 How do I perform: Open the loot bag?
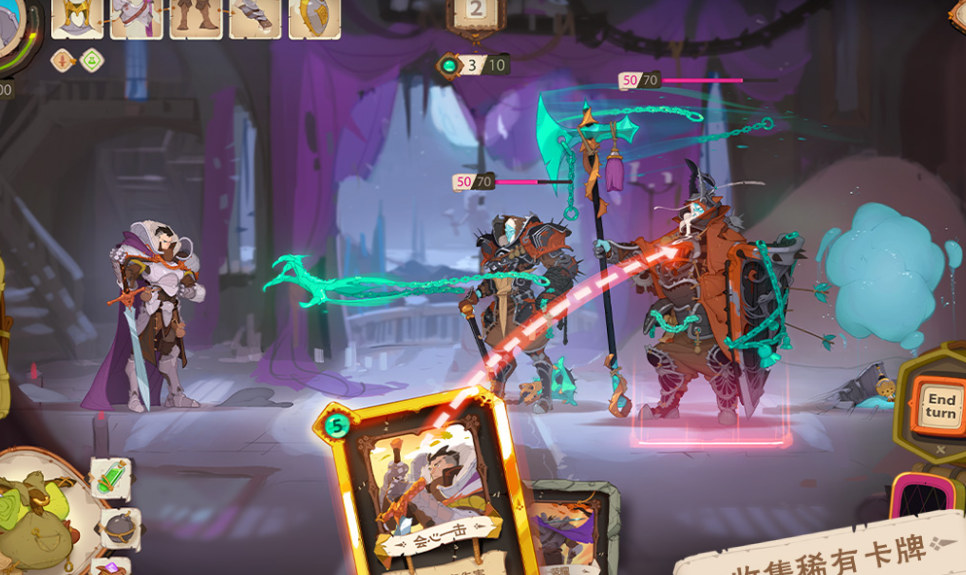tap(38, 510)
